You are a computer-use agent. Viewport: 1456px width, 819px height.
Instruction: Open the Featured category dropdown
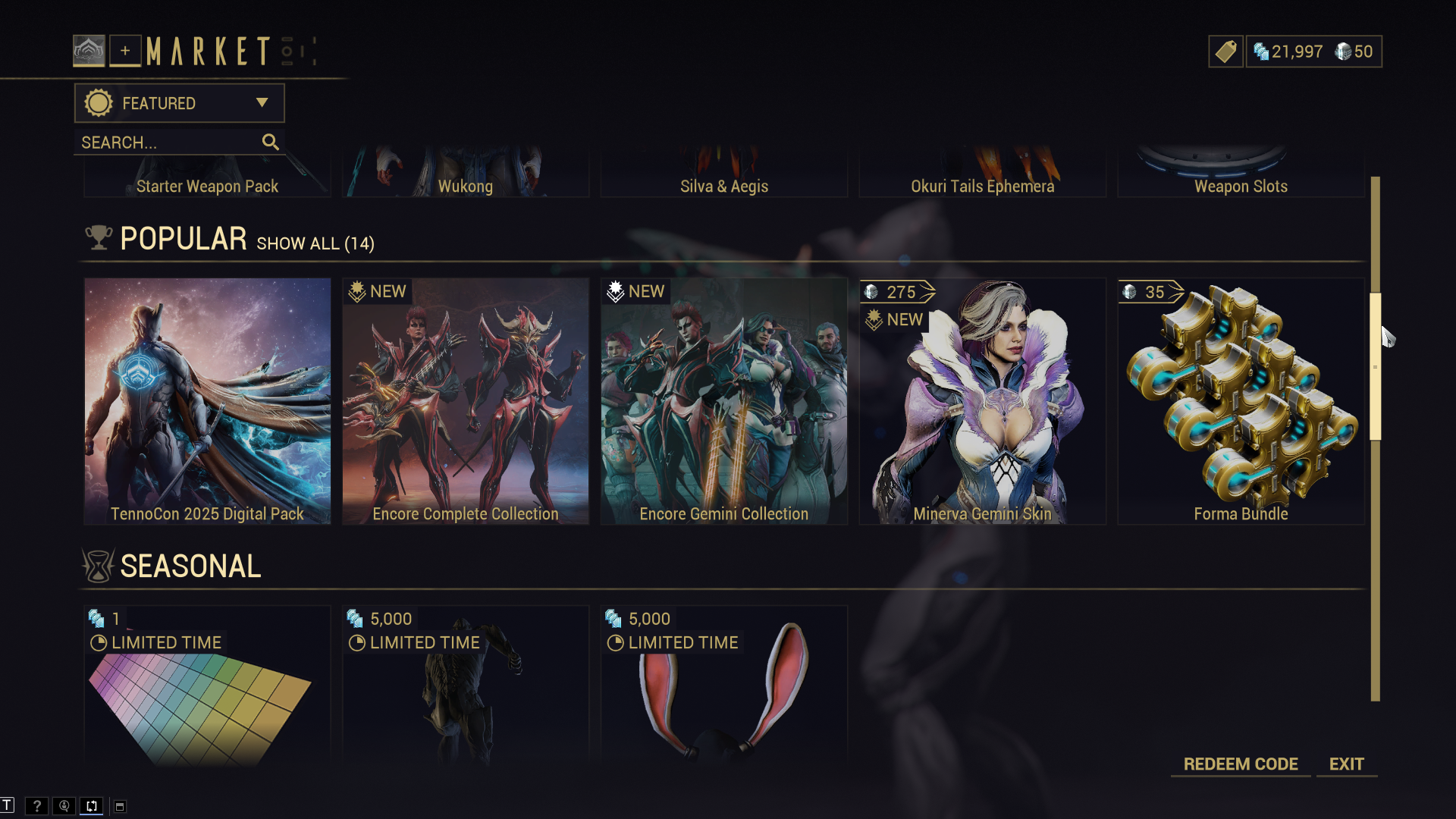179,103
